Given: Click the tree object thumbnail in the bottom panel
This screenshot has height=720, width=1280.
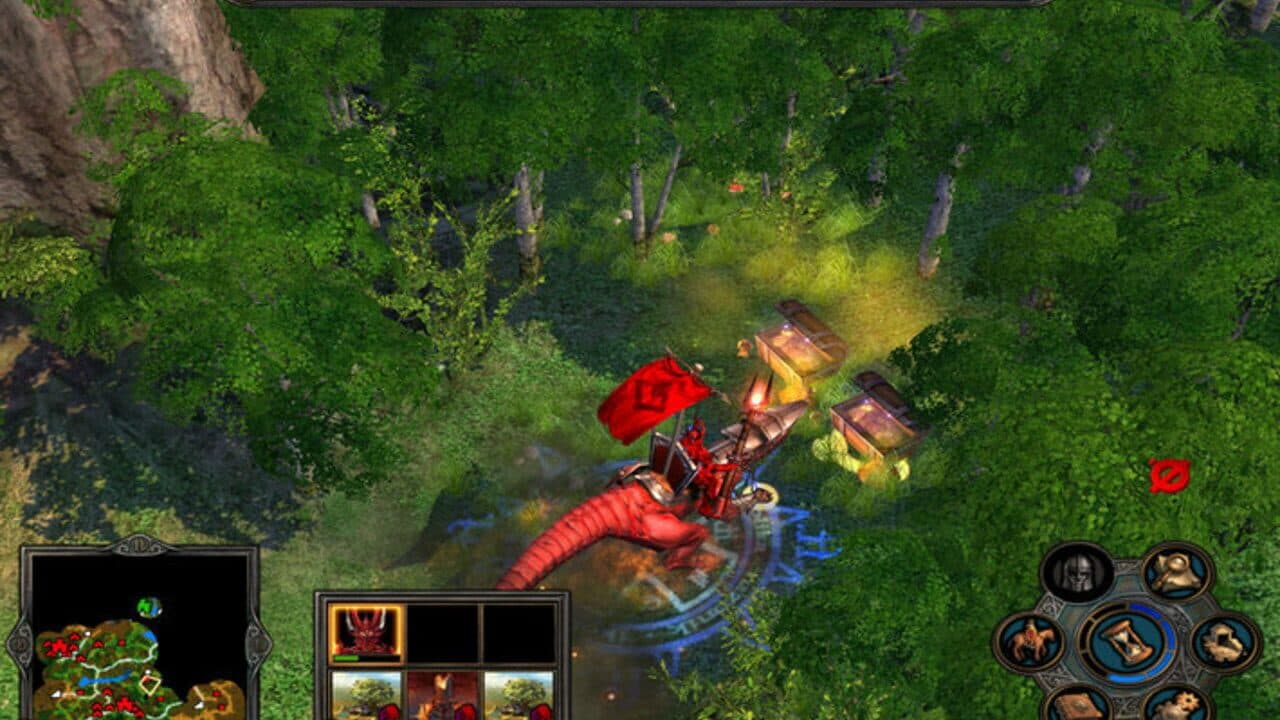Looking at the screenshot, I should coord(366,695).
